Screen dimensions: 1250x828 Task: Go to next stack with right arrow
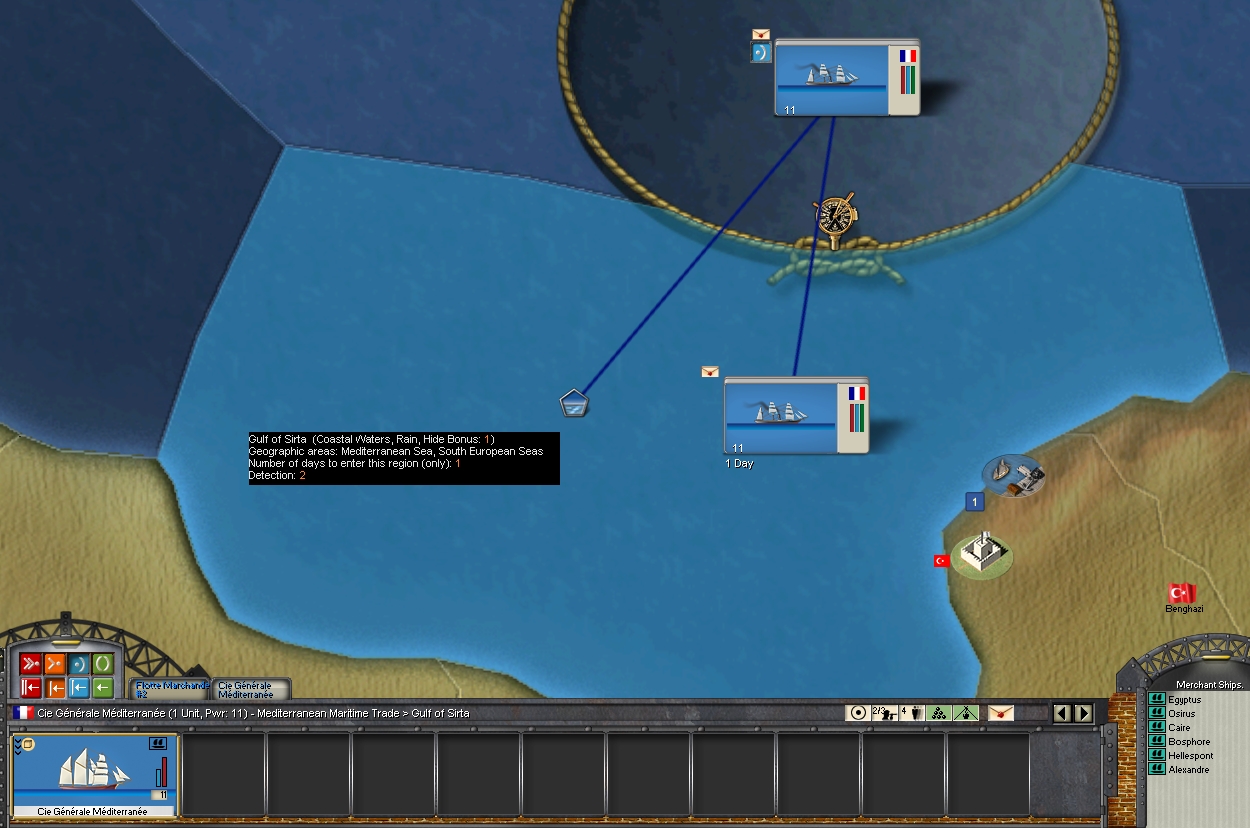coord(1083,713)
